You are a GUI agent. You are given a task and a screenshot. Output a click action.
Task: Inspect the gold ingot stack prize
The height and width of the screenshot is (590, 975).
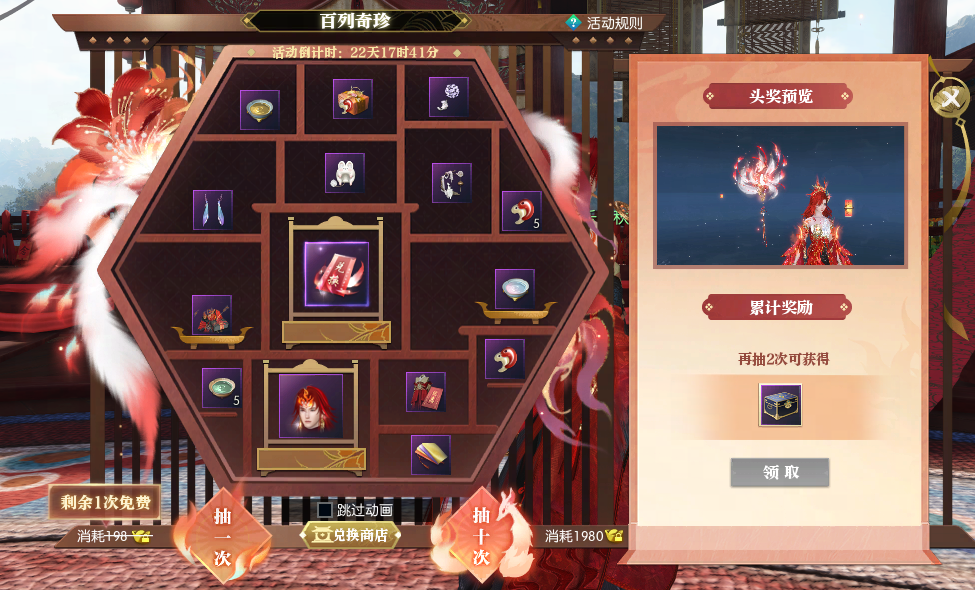[431, 454]
